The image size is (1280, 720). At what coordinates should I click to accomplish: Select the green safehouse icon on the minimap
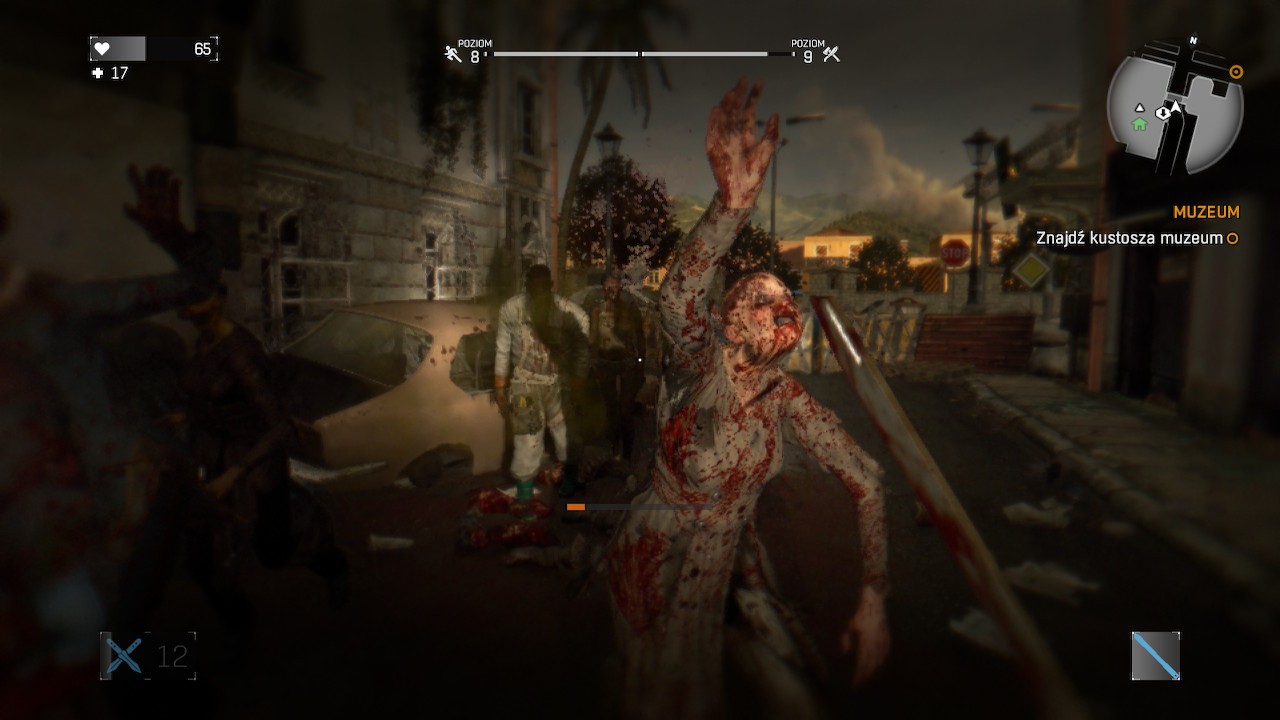pyautogui.click(x=1139, y=124)
